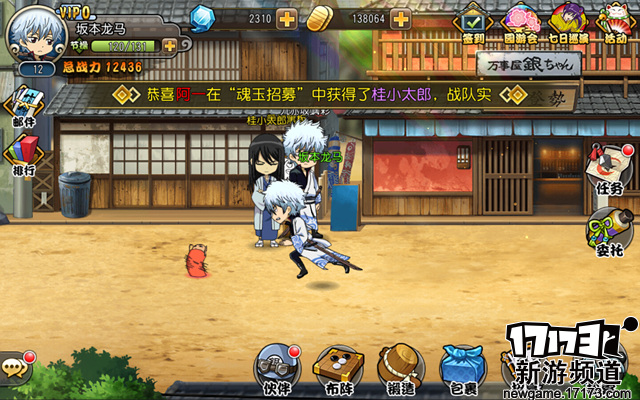Open the 任务 quest list
Viewport: 640px width, 400px height.
pyautogui.click(x=608, y=168)
